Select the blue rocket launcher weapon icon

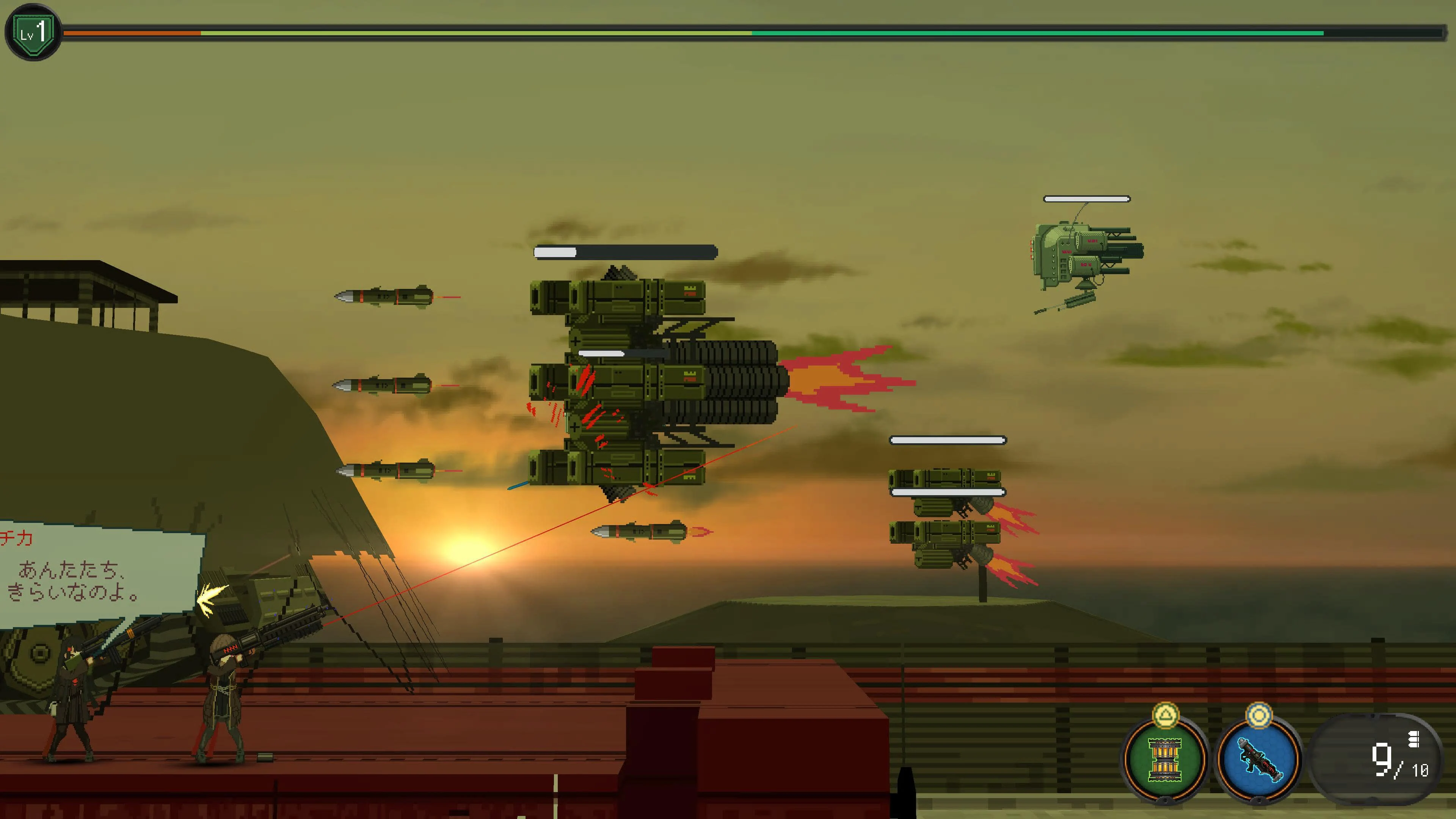point(1258,759)
